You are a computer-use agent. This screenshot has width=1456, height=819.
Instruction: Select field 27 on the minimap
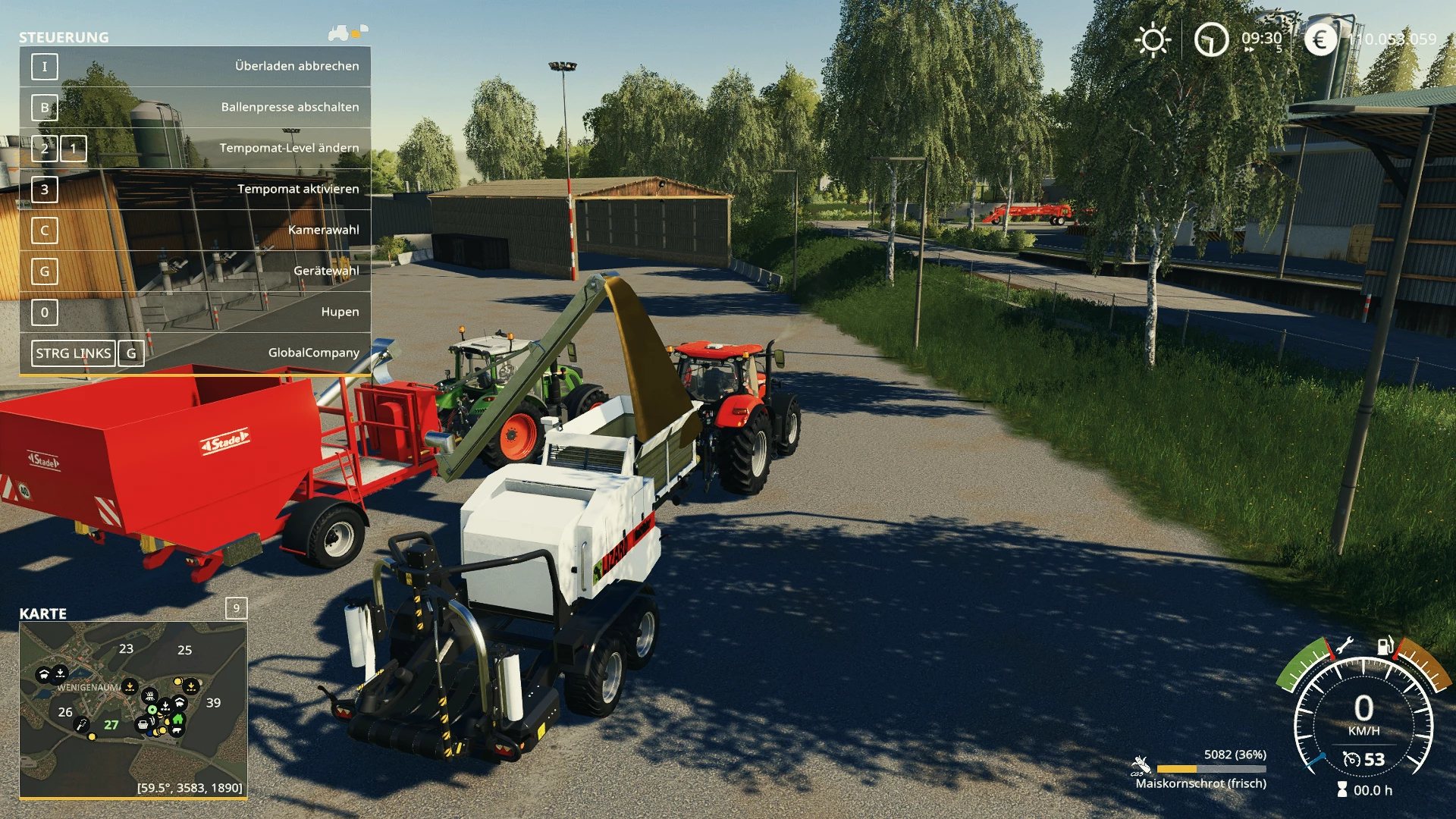pyautogui.click(x=111, y=725)
